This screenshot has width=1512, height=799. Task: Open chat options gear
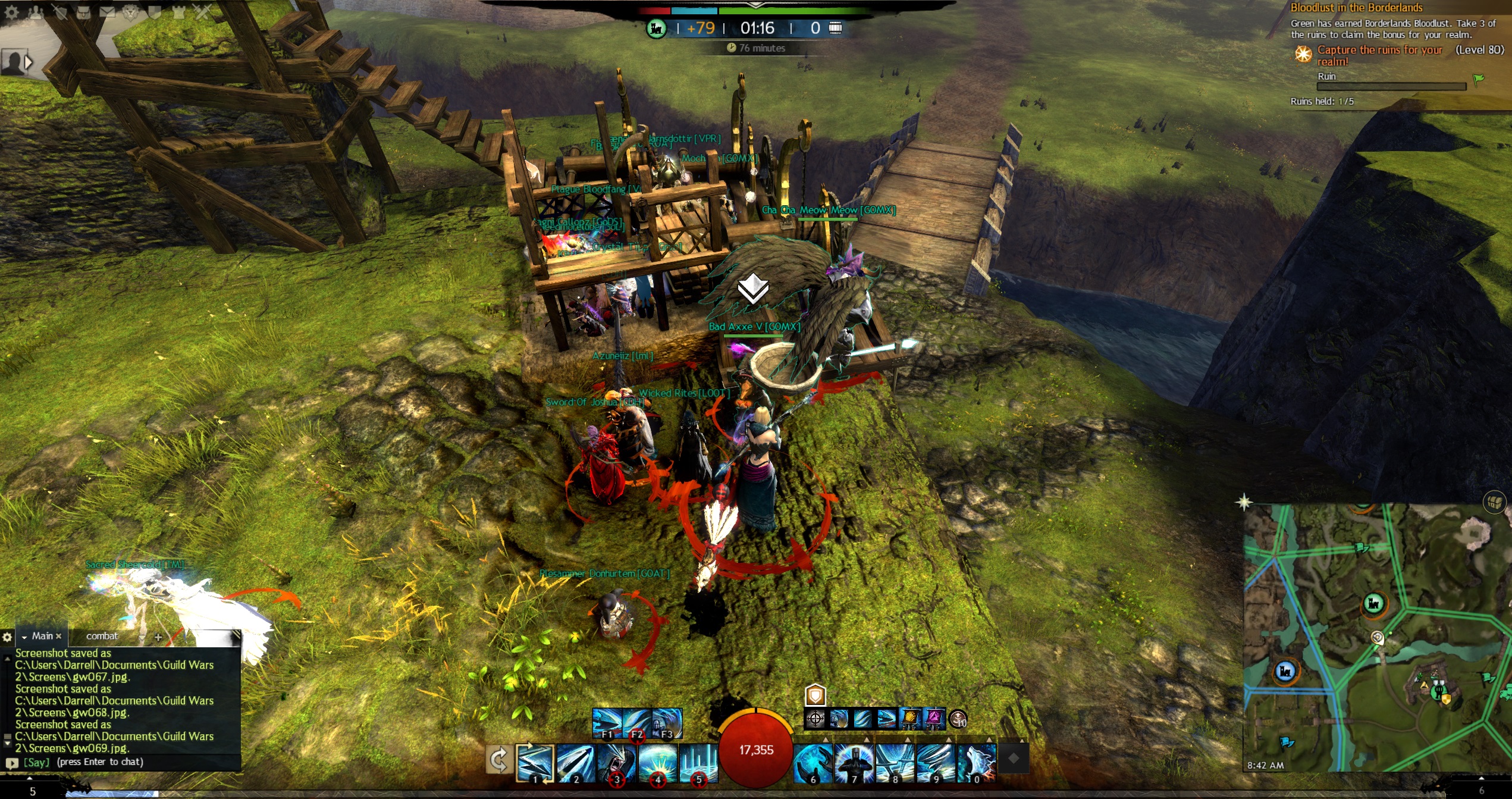click(7, 637)
